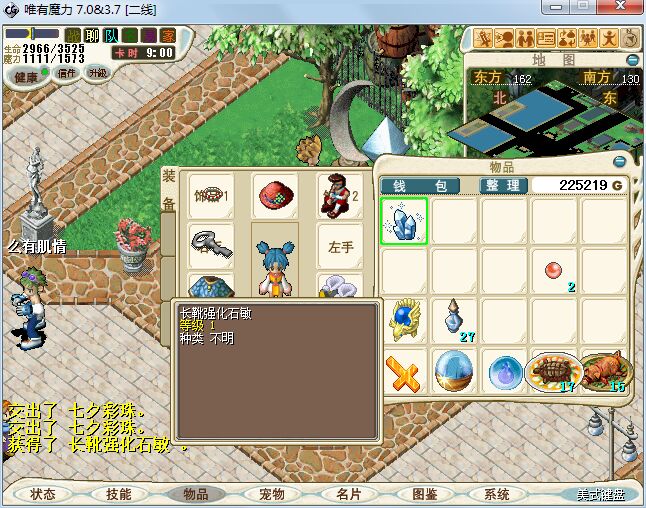Image resolution: width=646 pixels, height=508 pixels.
Task: Open the 图鉴 (Album) menu
Action: tap(424, 494)
